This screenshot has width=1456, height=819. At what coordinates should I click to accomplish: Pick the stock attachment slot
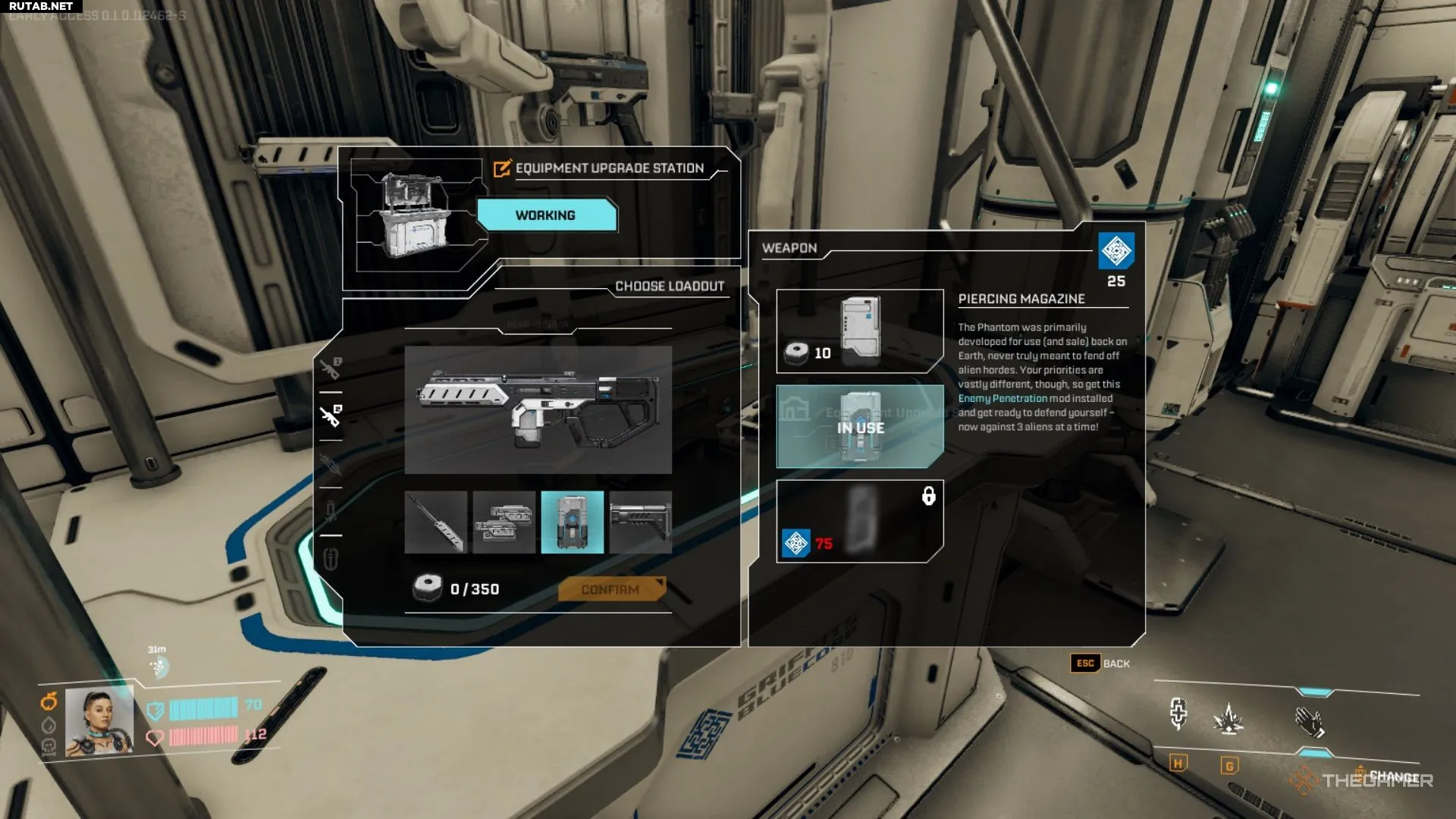click(x=641, y=522)
